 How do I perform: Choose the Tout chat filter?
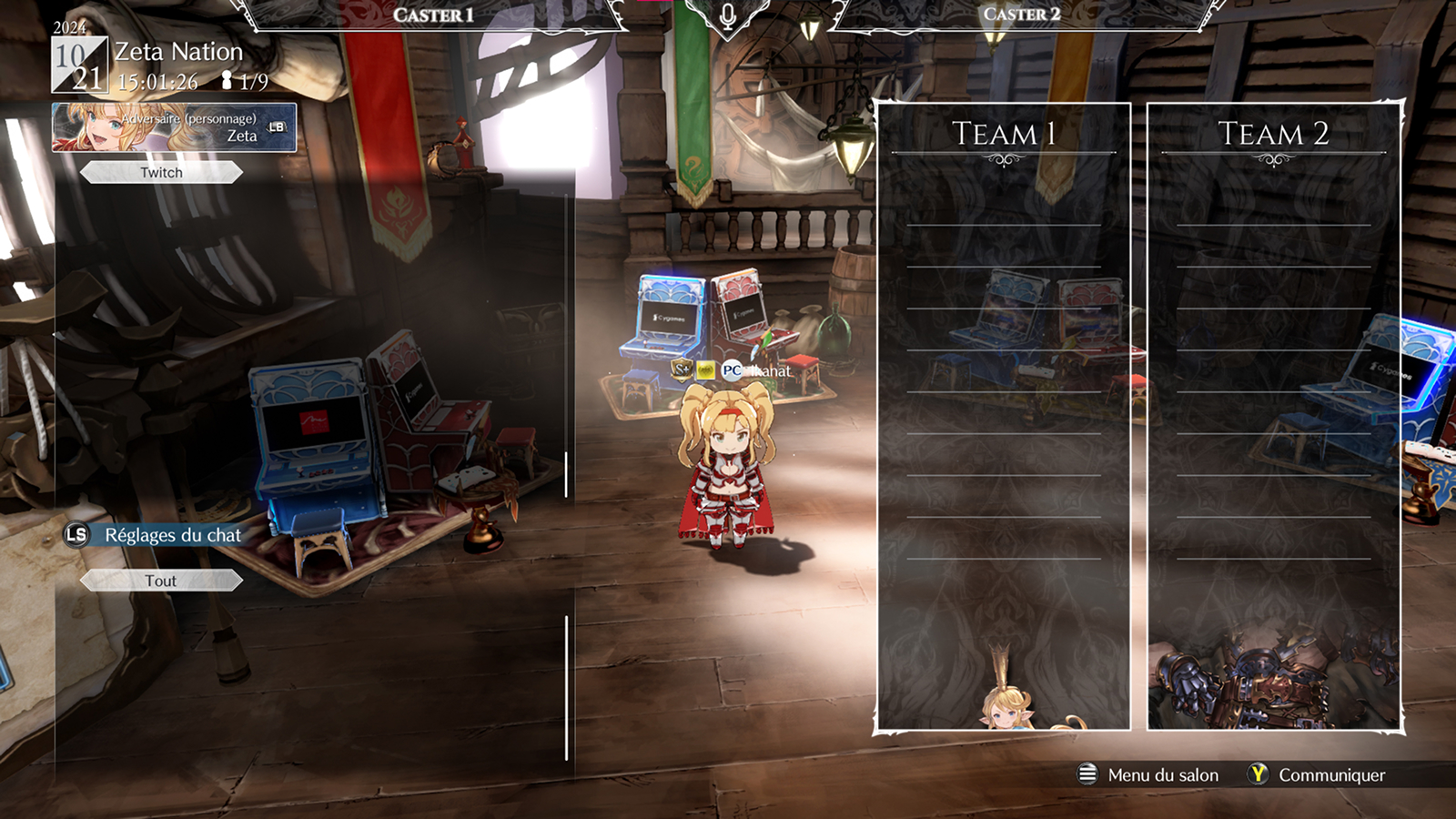point(161,581)
